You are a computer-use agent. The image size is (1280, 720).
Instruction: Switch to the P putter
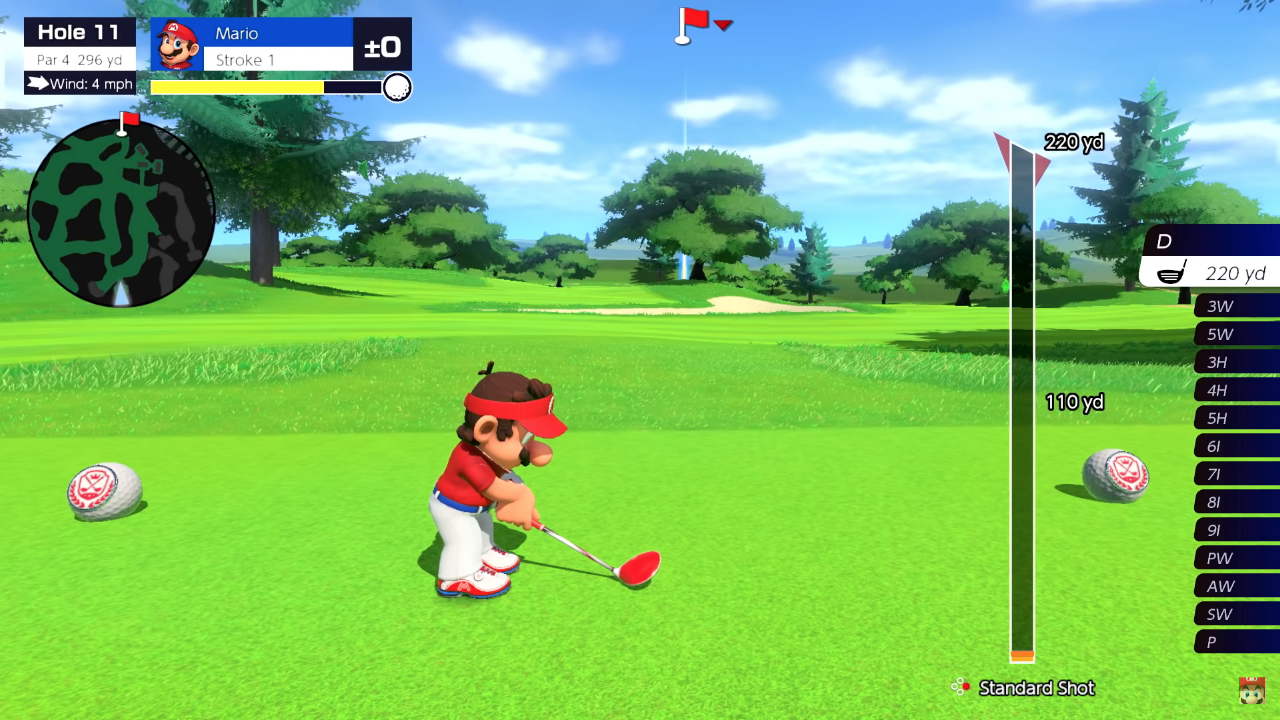click(1236, 642)
